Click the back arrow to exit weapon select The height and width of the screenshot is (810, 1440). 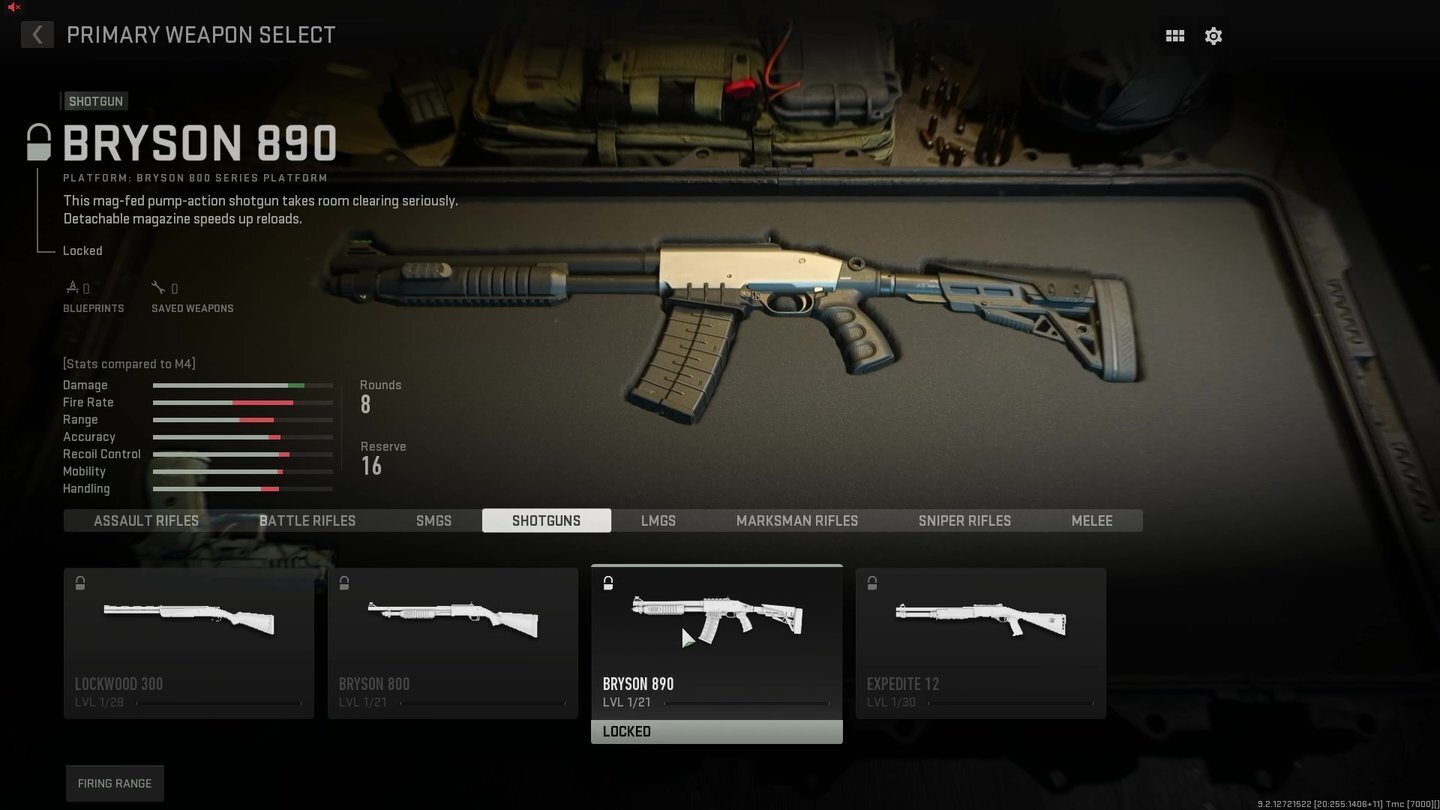(x=37, y=35)
